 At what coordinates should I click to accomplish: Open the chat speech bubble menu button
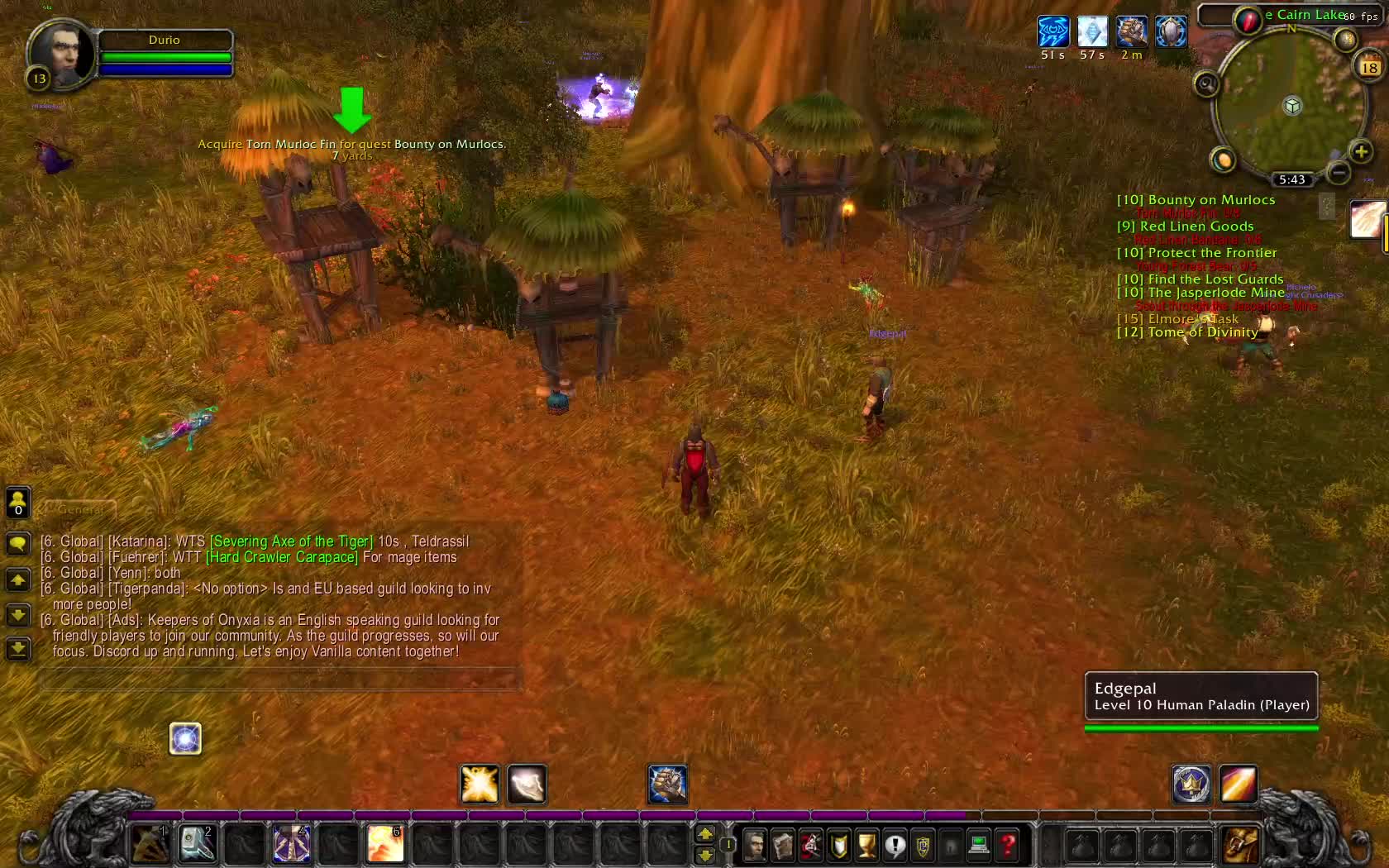click(18, 543)
